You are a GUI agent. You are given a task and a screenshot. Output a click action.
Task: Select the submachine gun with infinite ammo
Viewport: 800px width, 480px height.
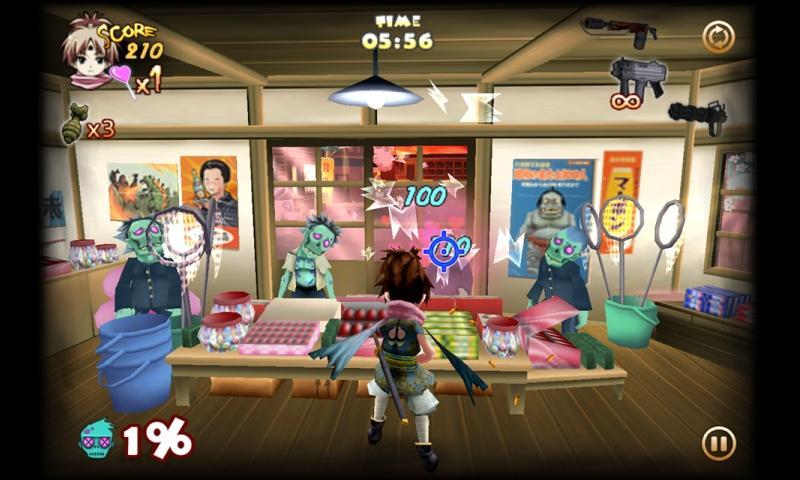click(x=637, y=76)
